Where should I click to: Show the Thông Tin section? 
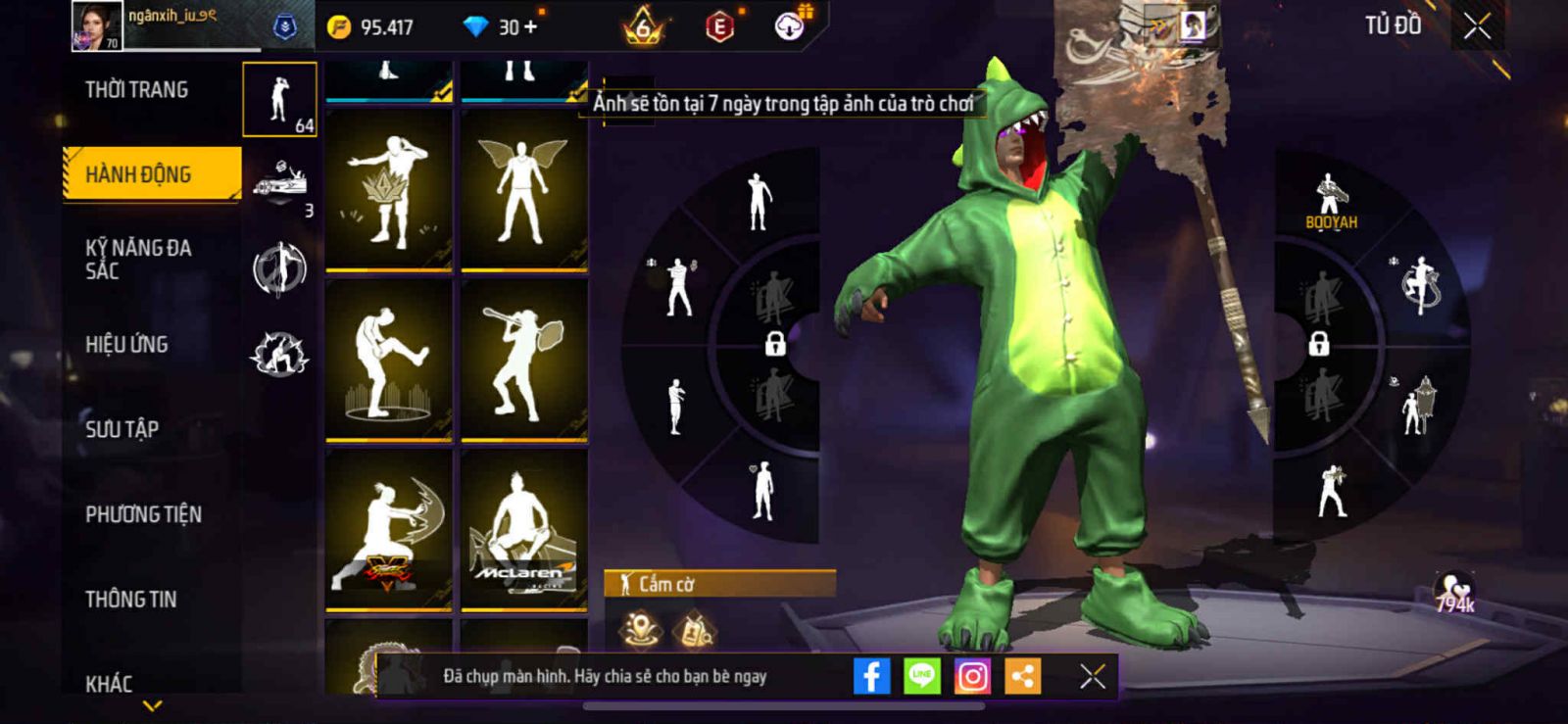point(131,600)
